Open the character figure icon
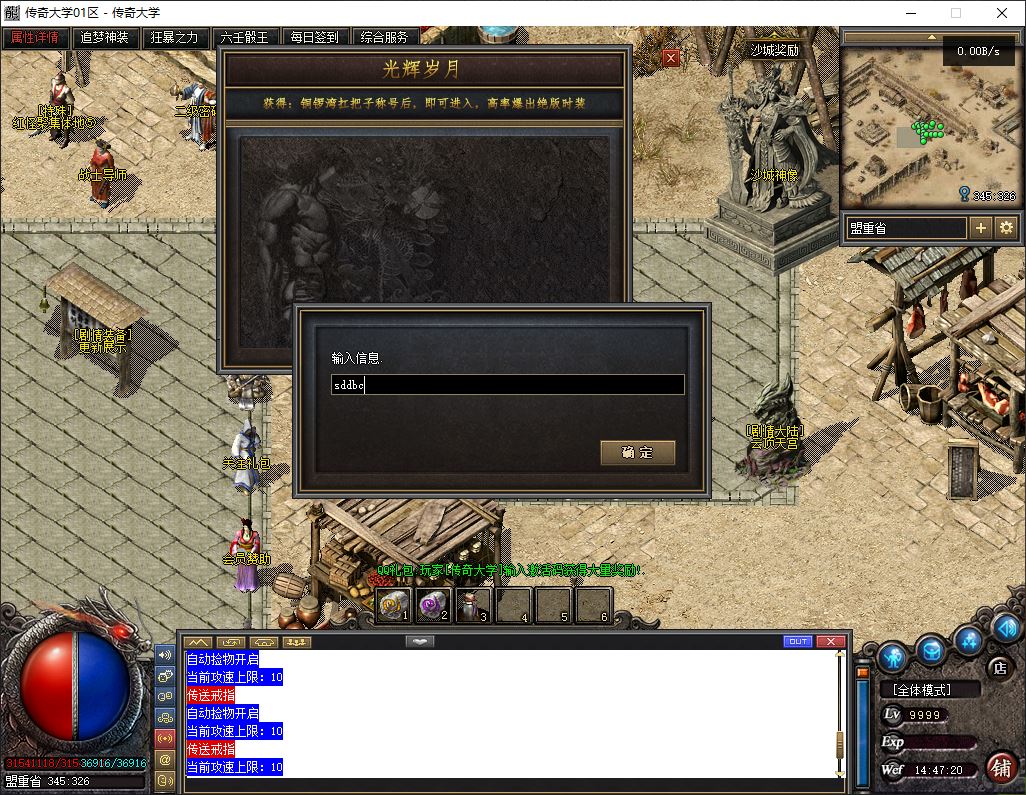1026x795 pixels. 893,657
